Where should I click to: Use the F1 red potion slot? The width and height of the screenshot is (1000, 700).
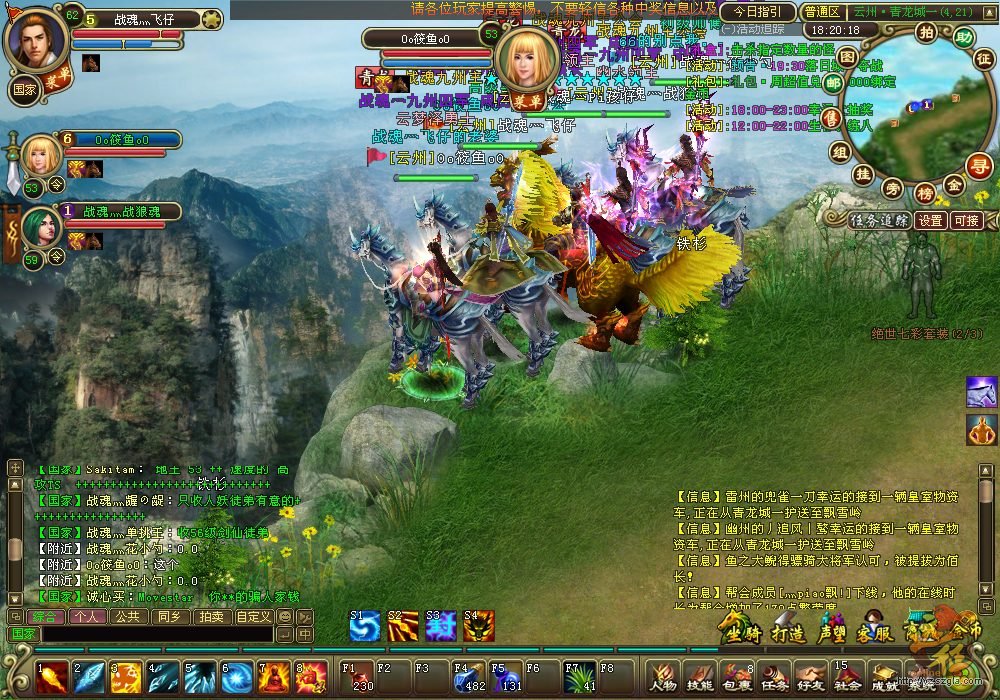[x=357, y=678]
